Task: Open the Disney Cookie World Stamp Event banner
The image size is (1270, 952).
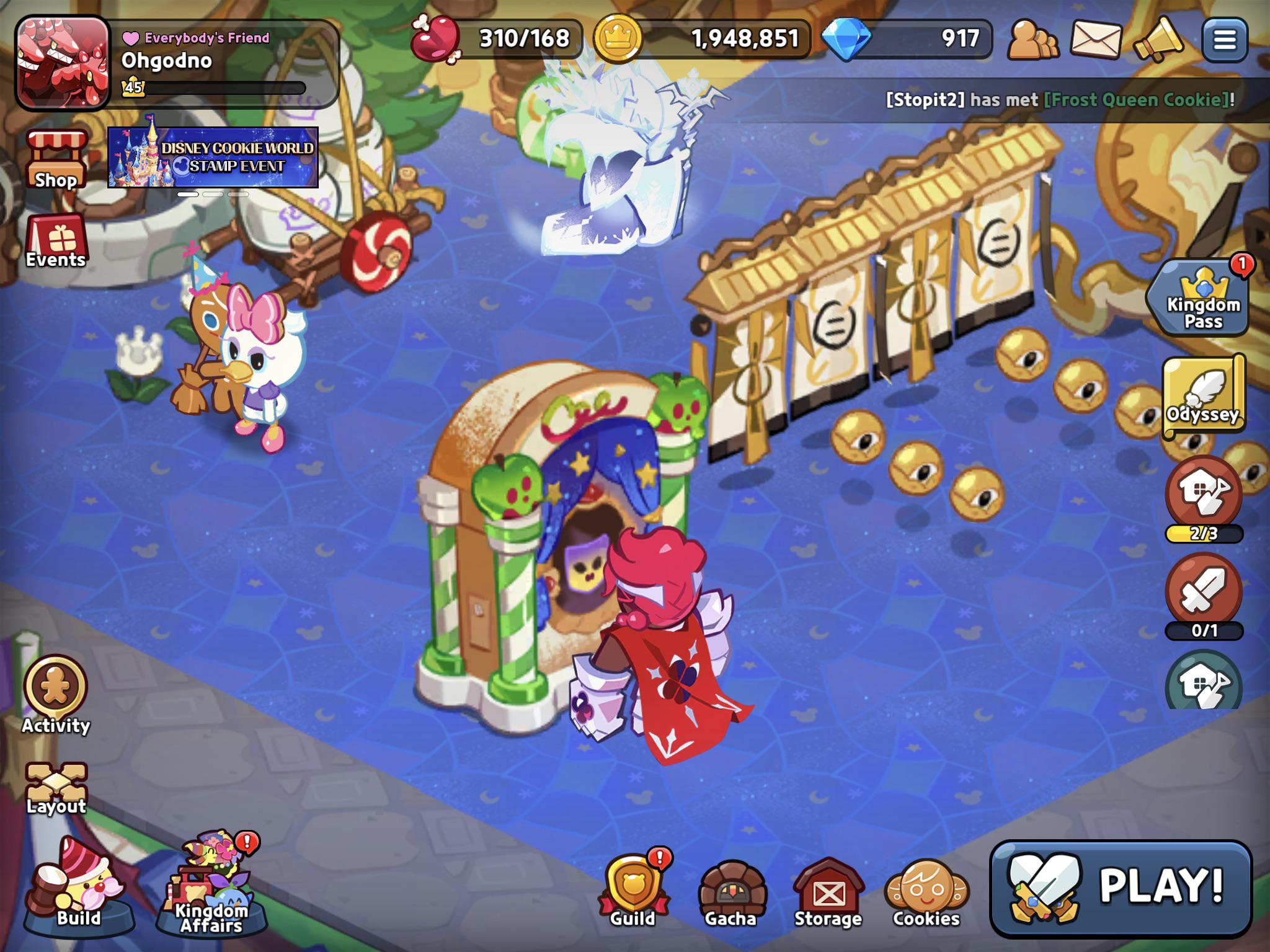Action: [x=213, y=158]
